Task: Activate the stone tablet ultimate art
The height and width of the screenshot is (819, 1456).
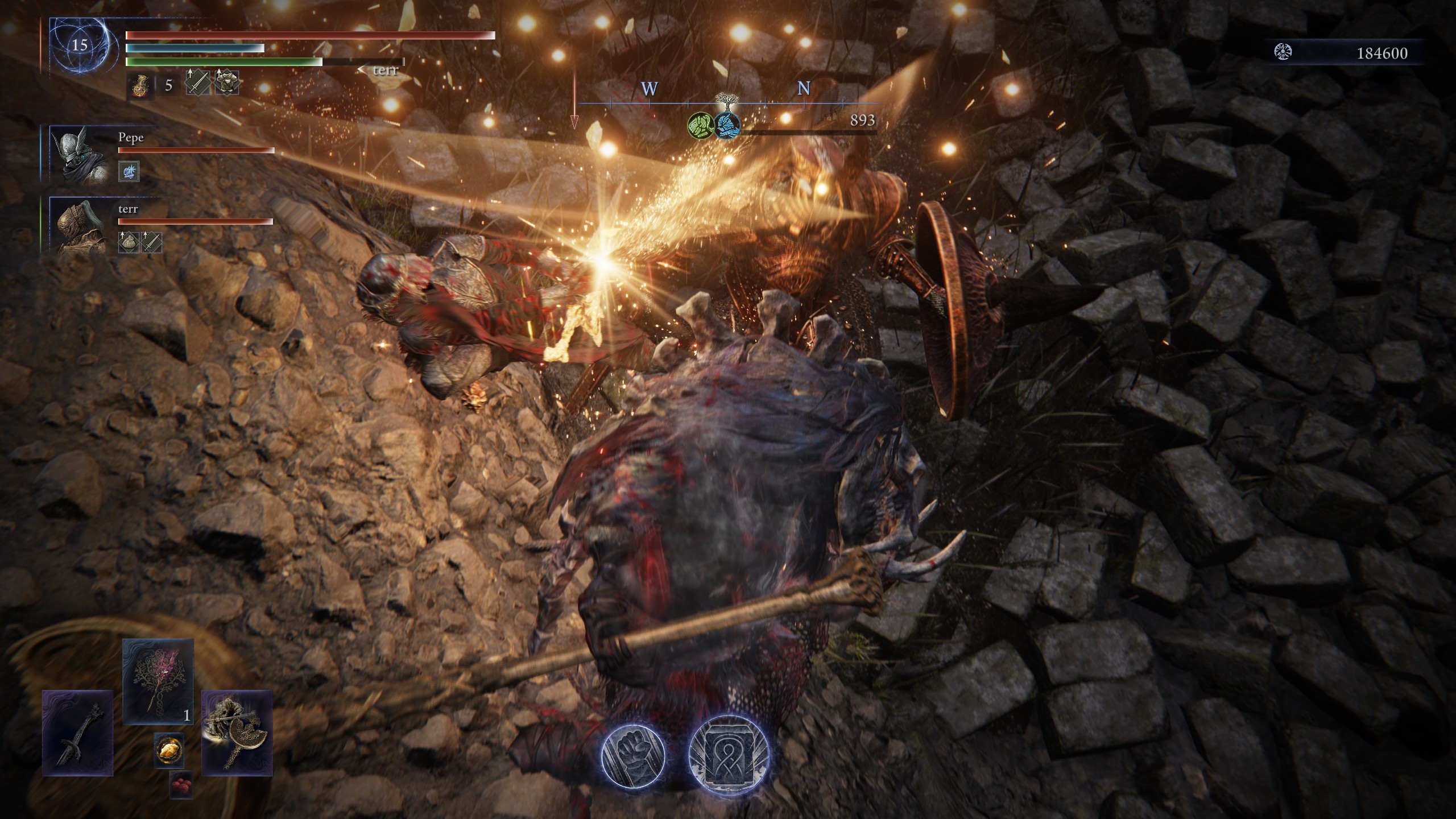Action: point(729,755)
